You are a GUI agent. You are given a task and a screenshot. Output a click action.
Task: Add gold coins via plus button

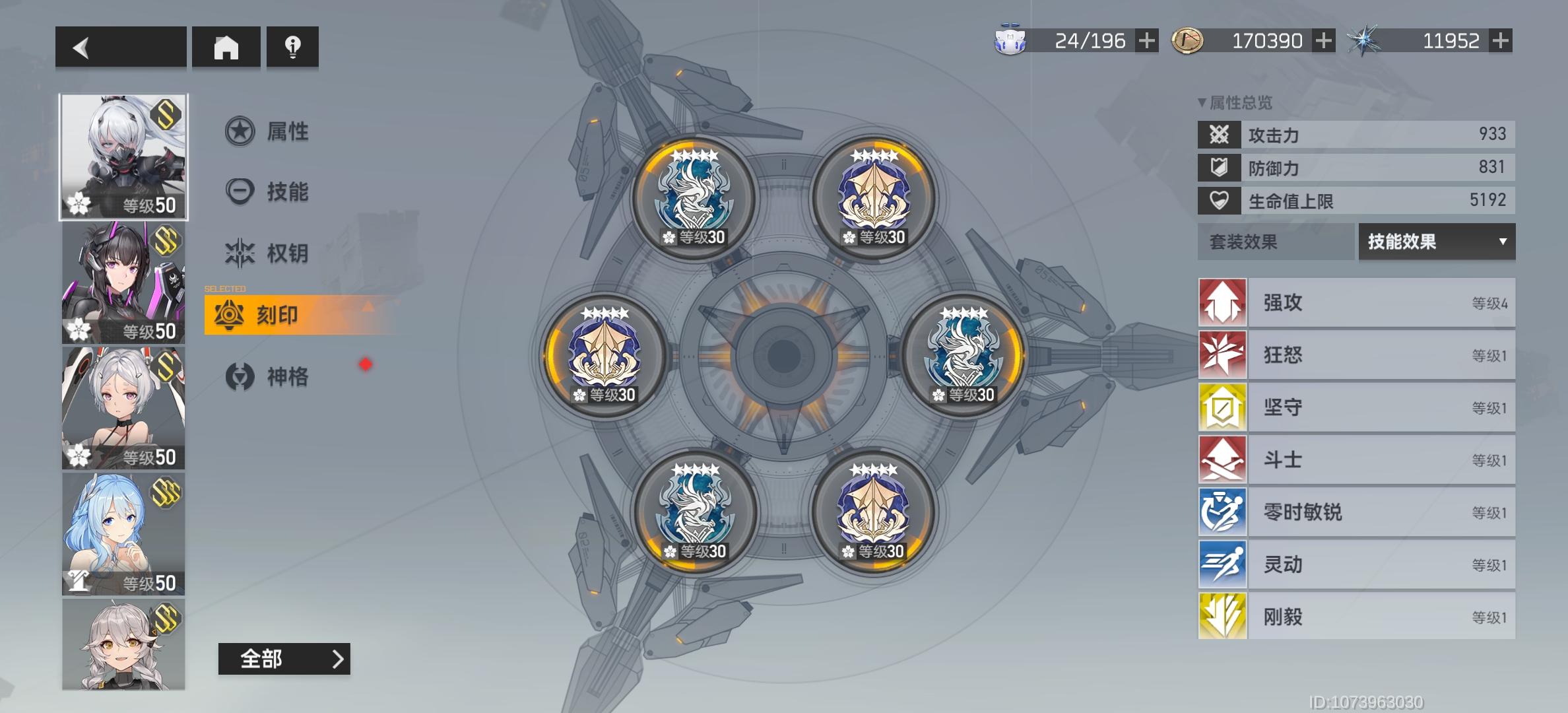tap(1322, 41)
